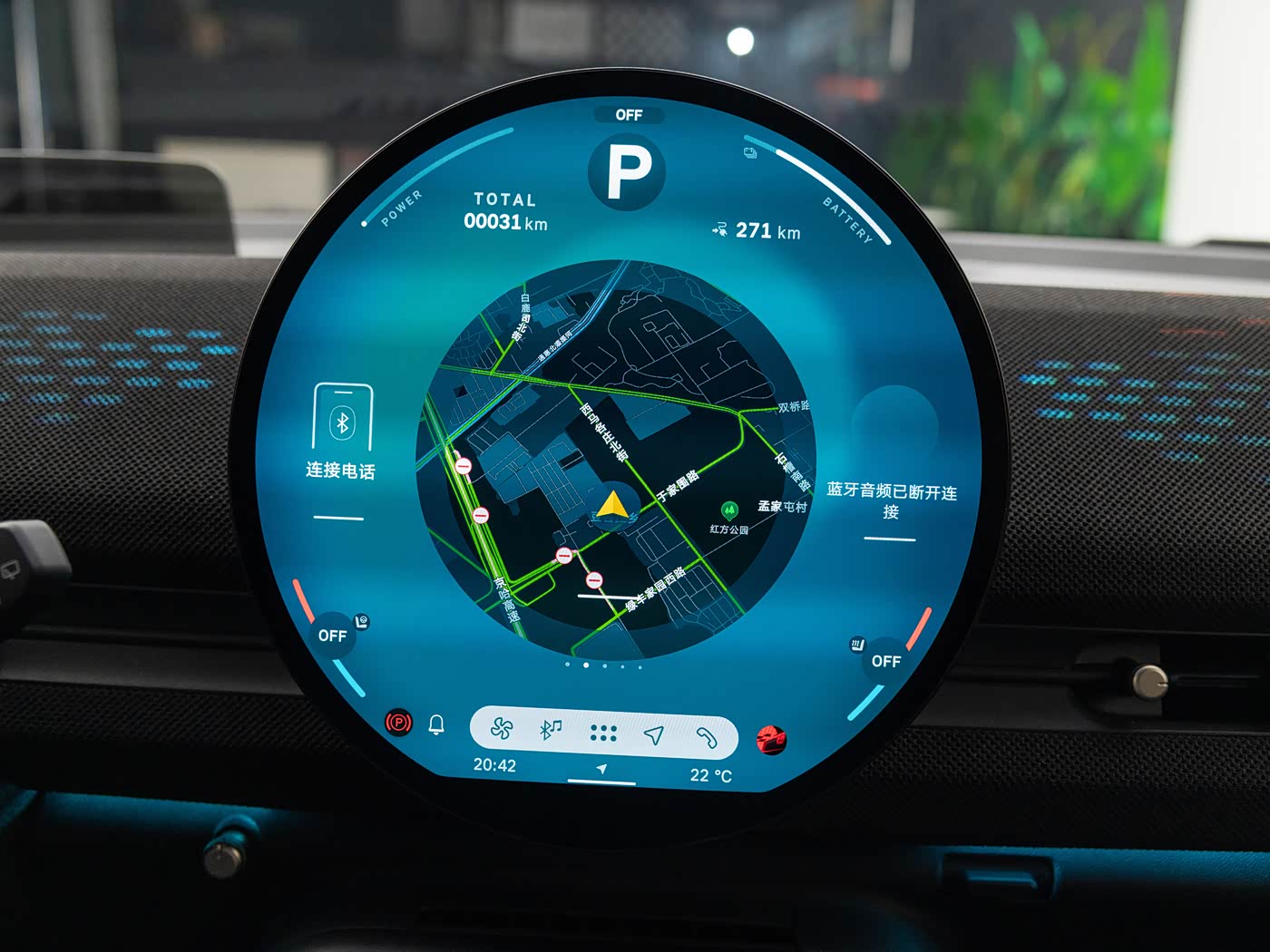Tap the circular navigation map
The width and height of the screenshot is (1270, 952).
point(615,460)
